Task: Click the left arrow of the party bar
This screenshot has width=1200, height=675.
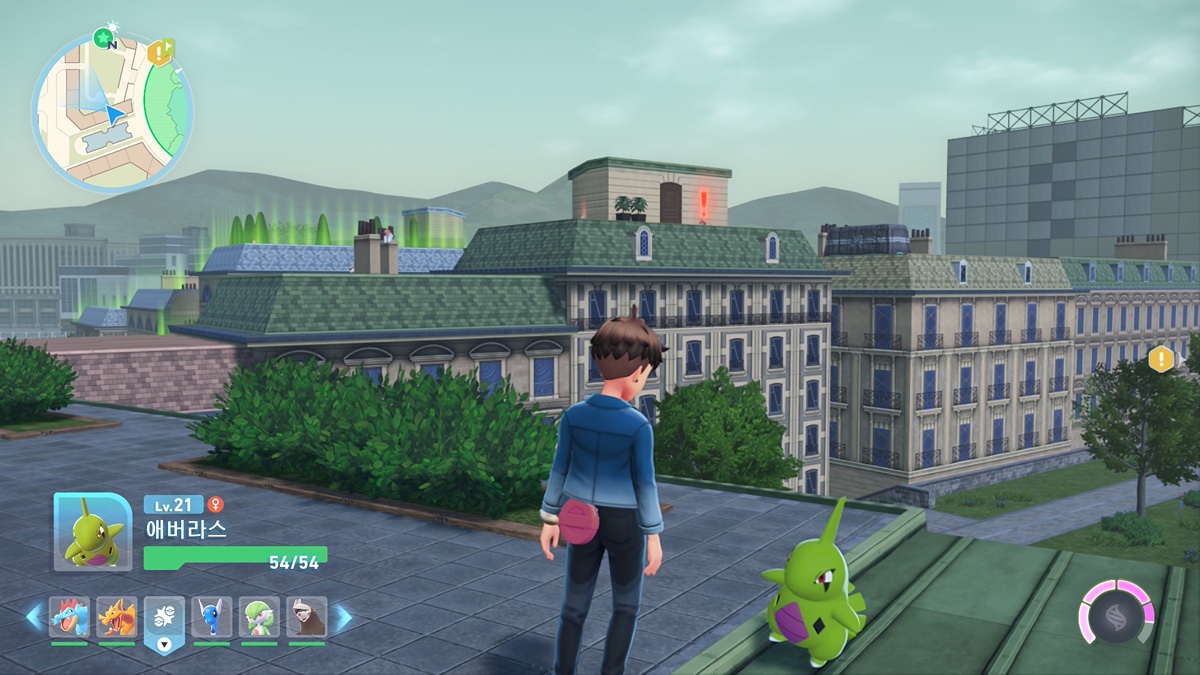Action: [x=35, y=617]
